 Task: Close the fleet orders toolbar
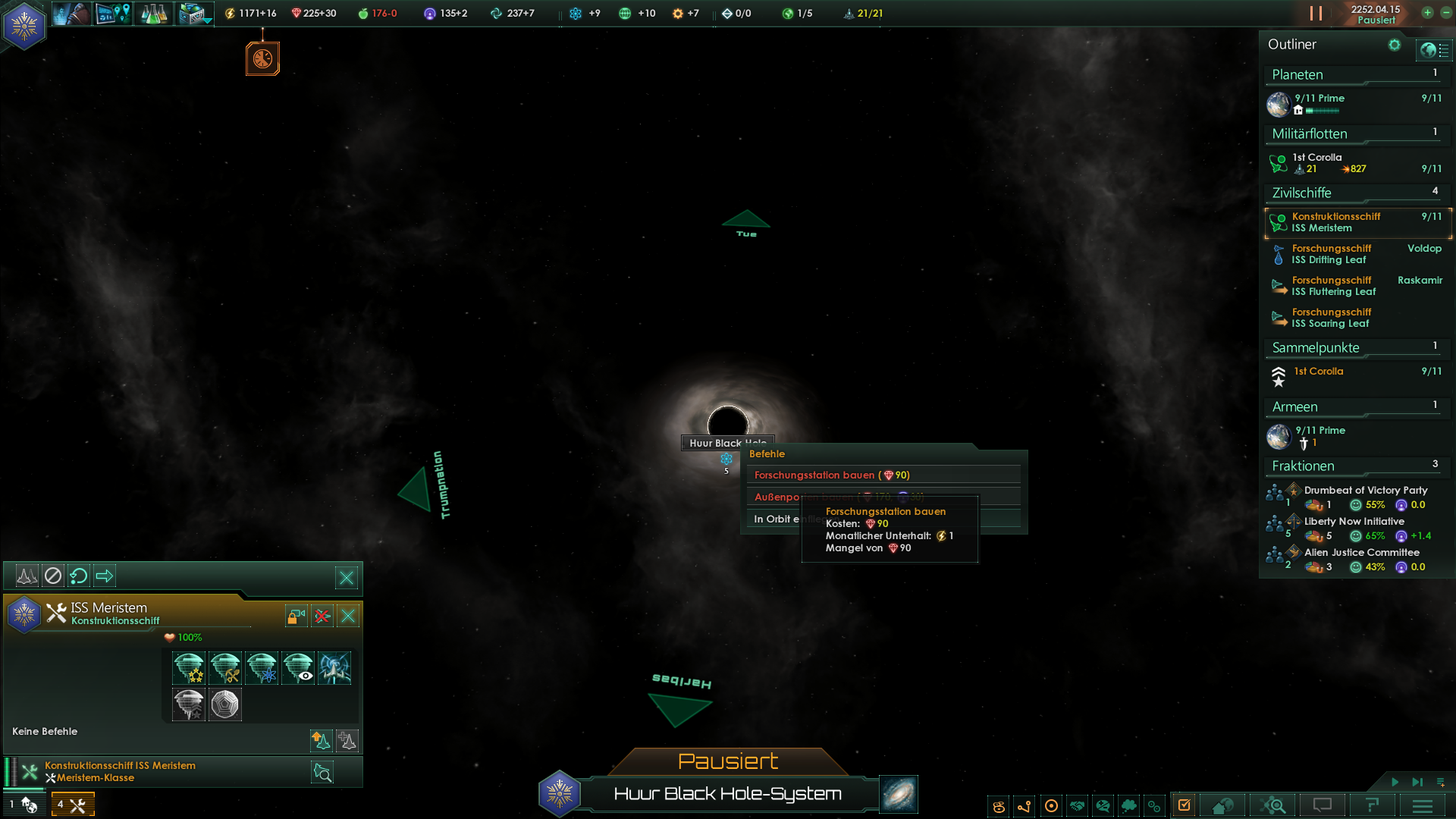[347, 578]
